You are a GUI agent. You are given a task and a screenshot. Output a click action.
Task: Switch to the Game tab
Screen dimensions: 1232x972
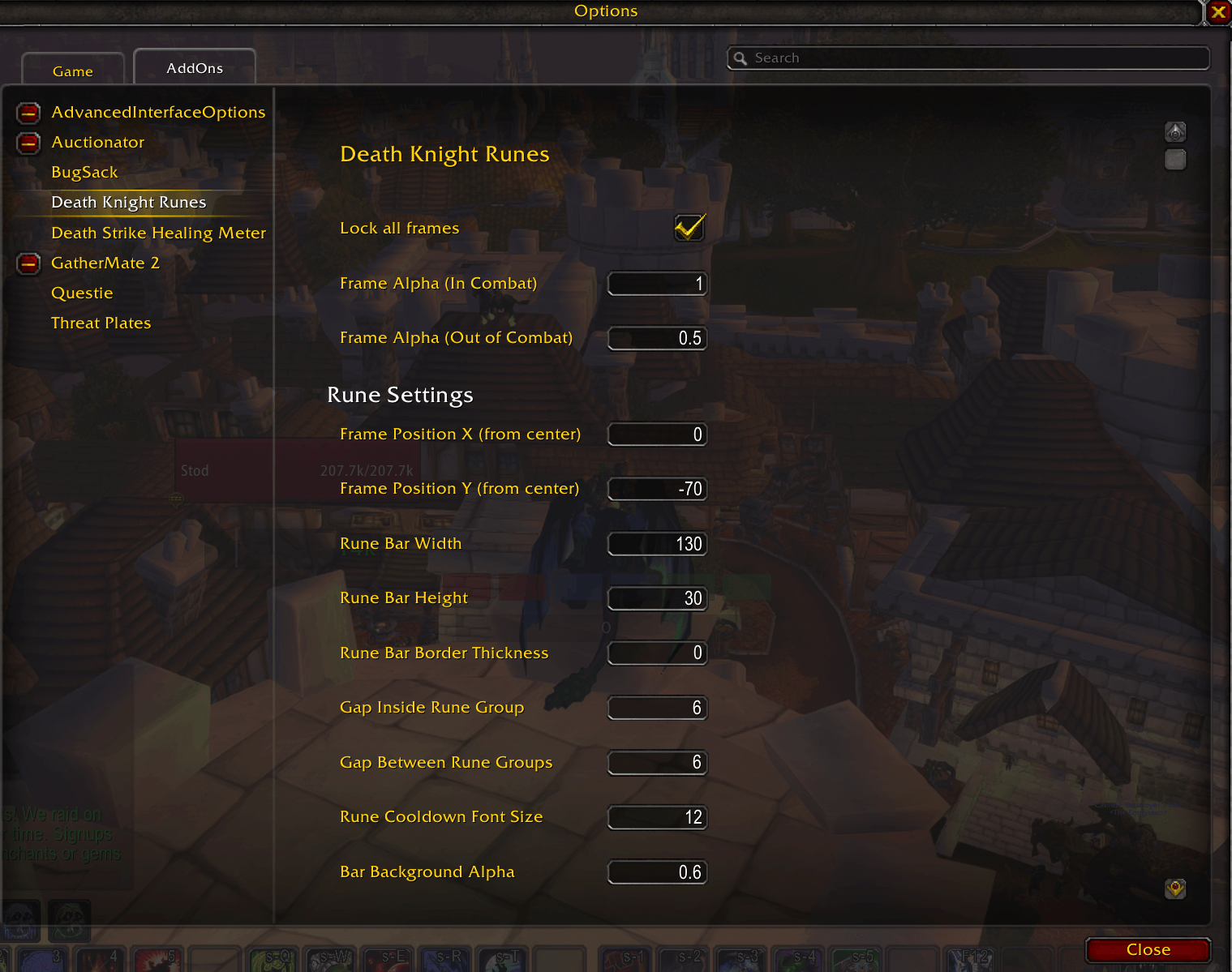[x=72, y=71]
